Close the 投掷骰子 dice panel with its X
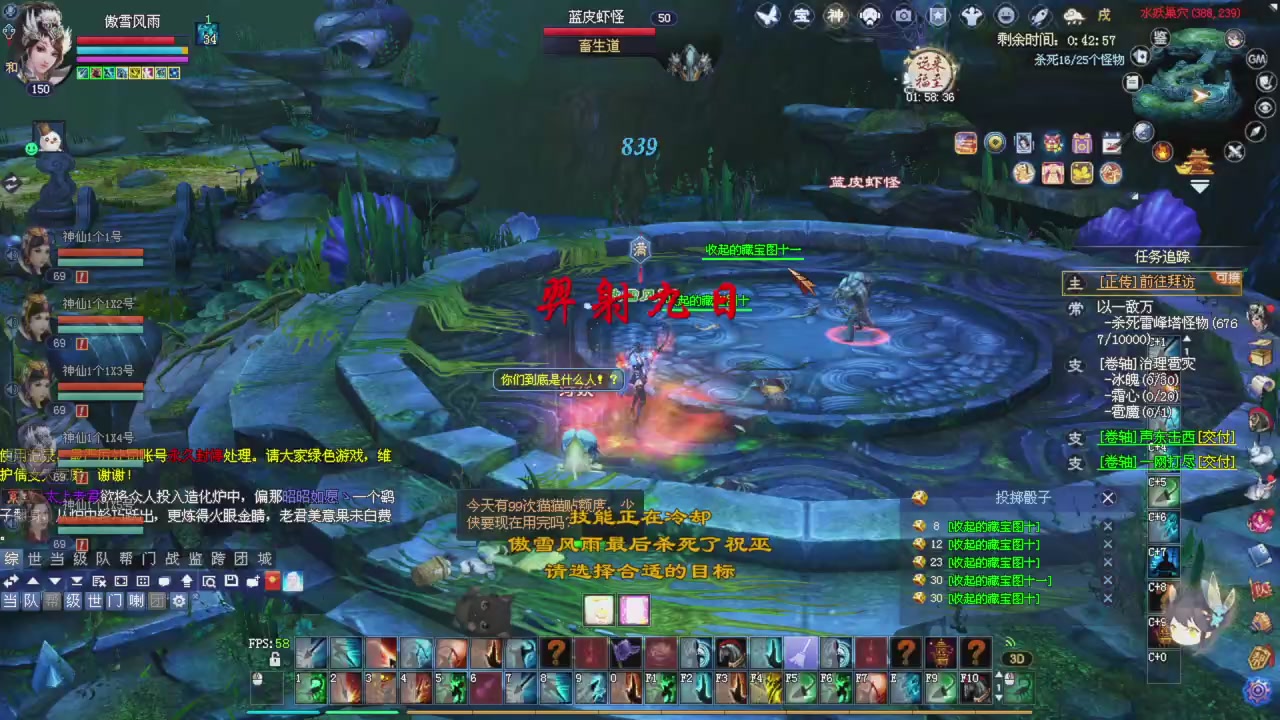Viewport: 1280px width, 720px height. (x=1107, y=497)
